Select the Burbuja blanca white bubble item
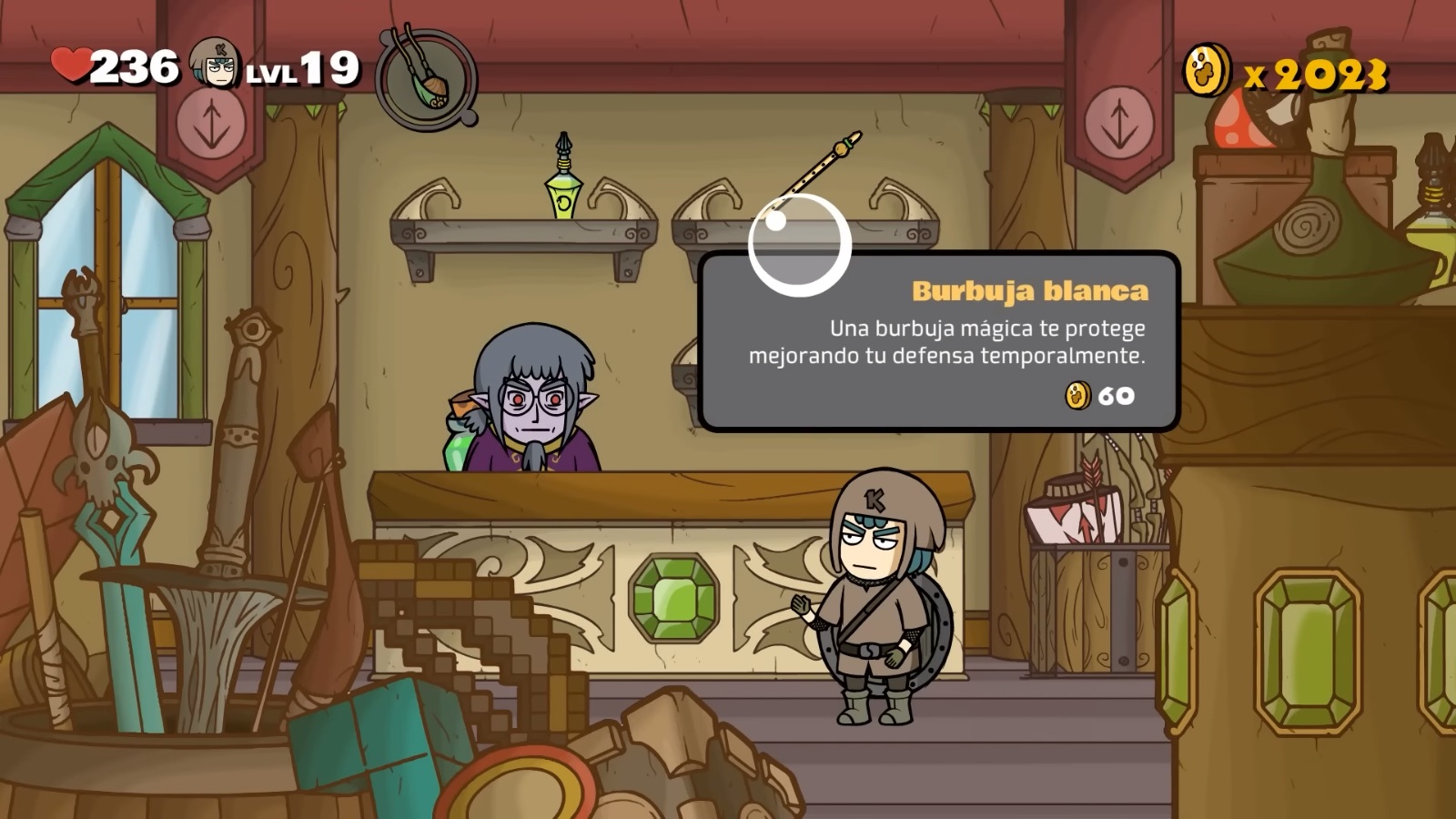 799,245
